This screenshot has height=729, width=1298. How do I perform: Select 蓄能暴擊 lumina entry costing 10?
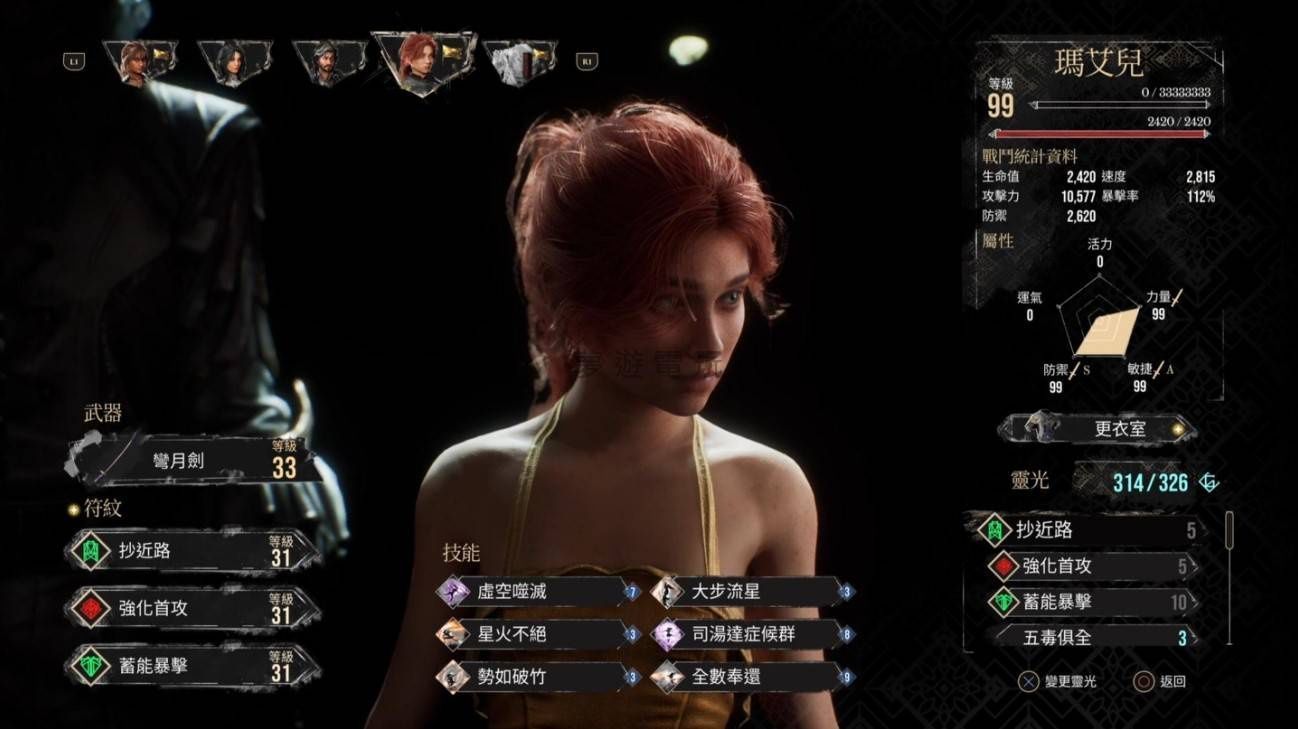(1087, 602)
